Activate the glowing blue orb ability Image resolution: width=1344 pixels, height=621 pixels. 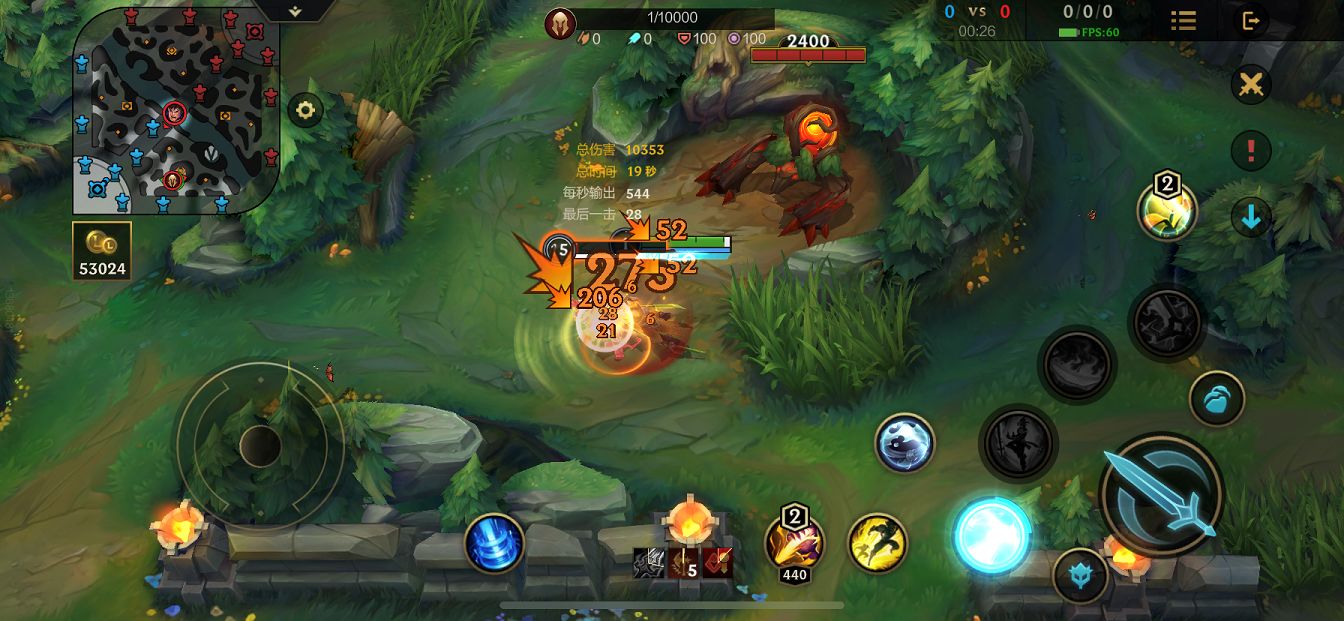[991, 536]
